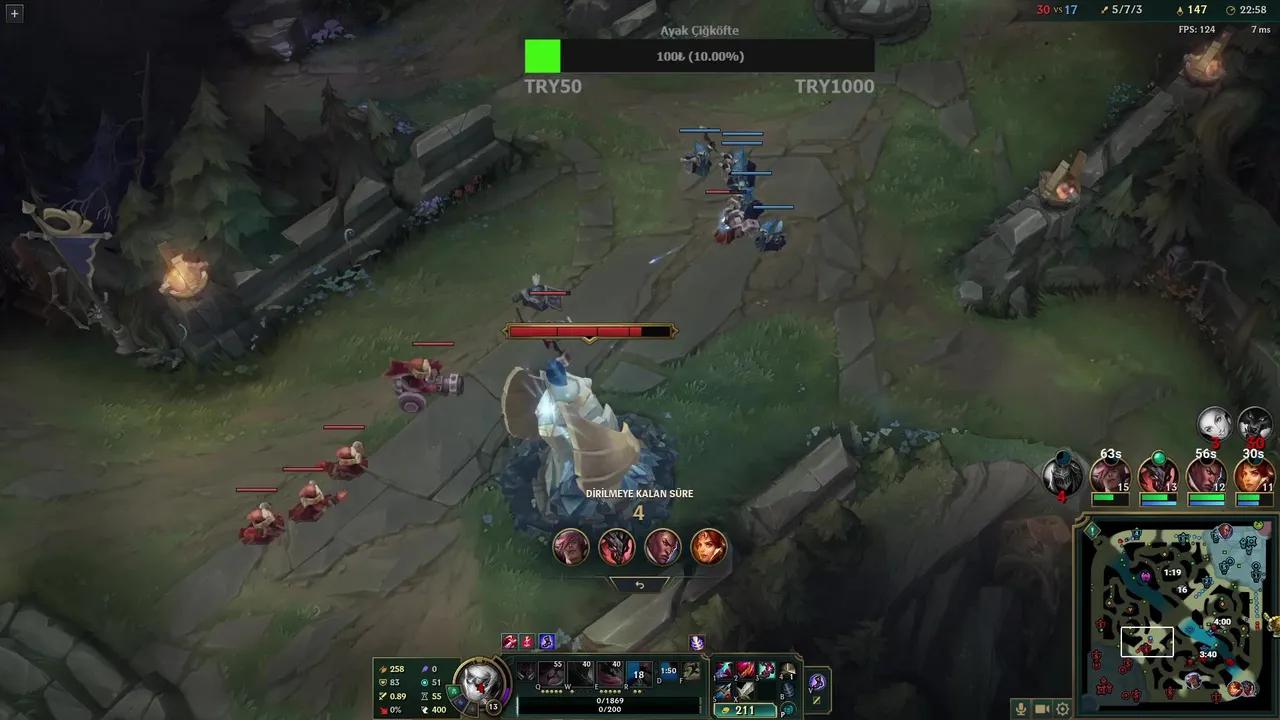The height and width of the screenshot is (720, 1280).
Task: Click the green donation progress bar
Action: (x=542, y=57)
